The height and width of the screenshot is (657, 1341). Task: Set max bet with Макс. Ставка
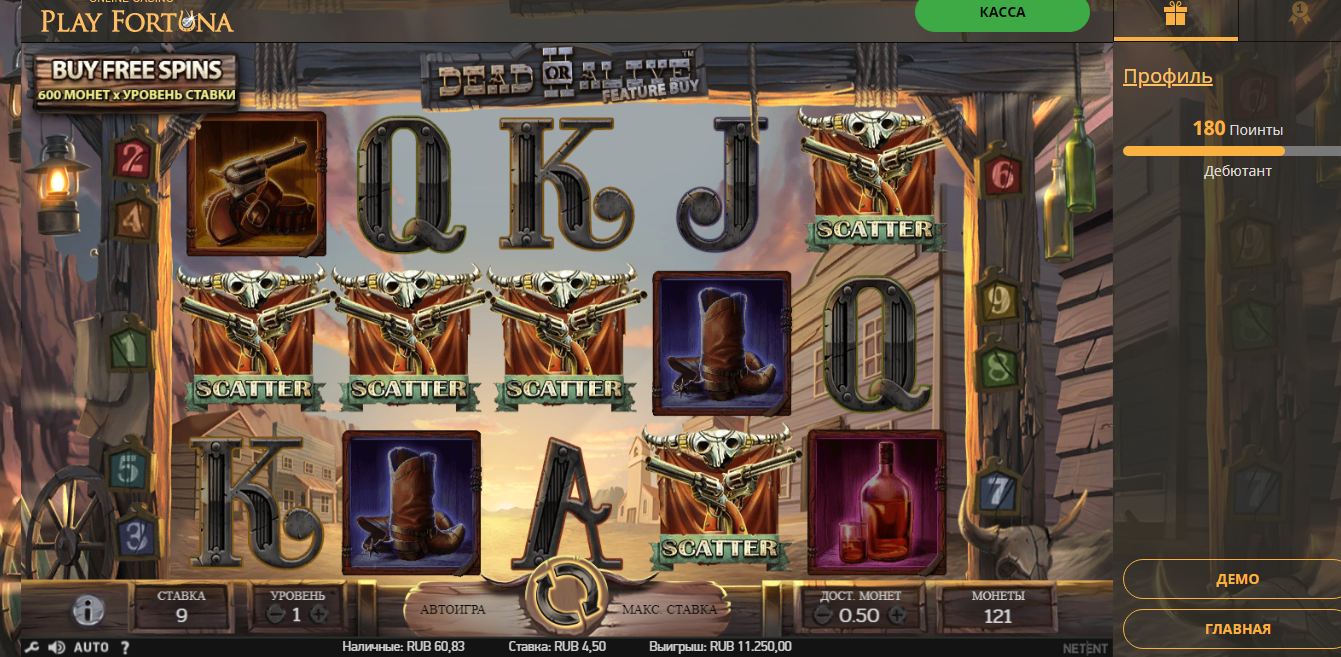pyautogui.click(x=669, y=609)
